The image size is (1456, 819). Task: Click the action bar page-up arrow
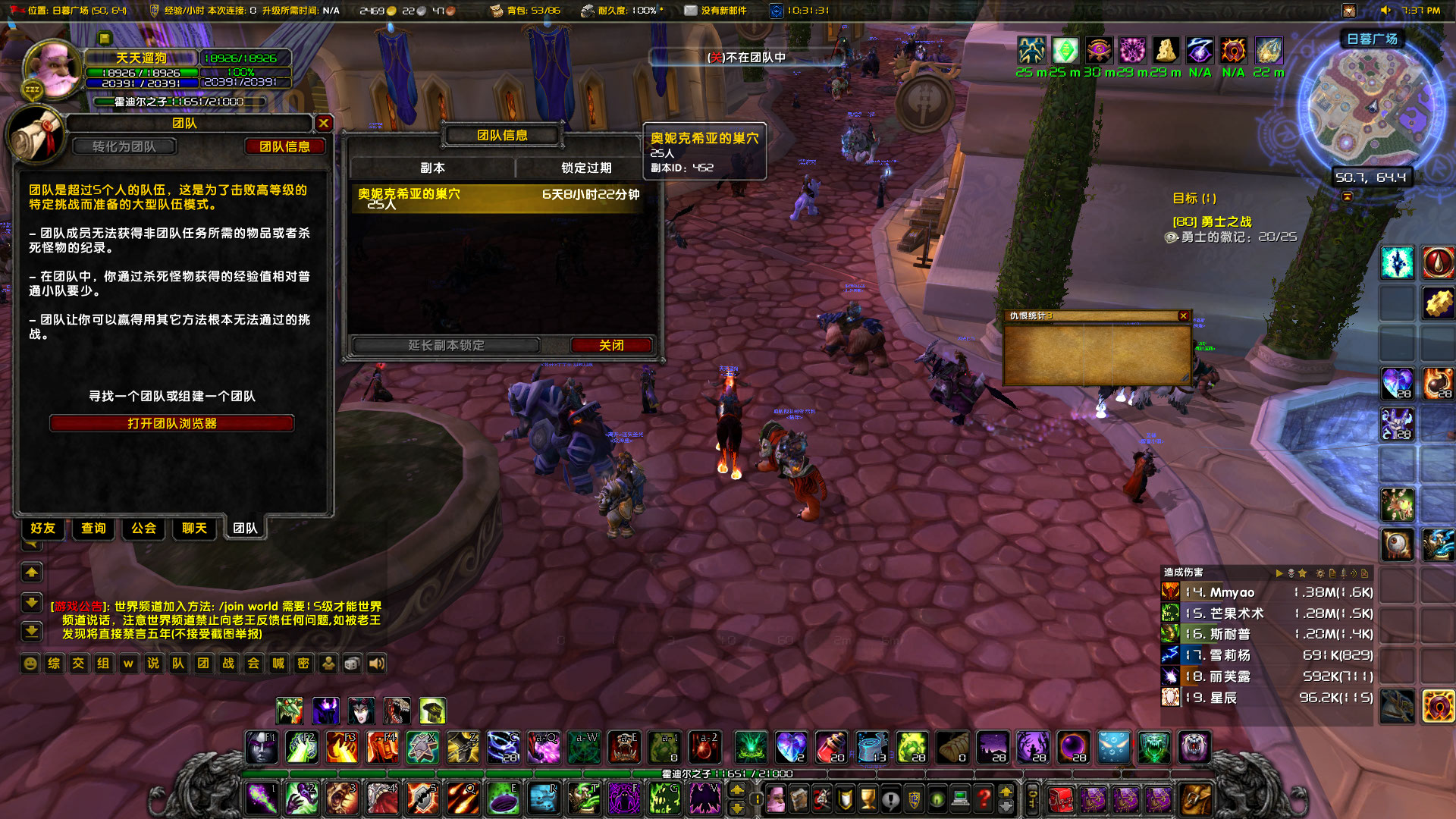tap(738, 790)
